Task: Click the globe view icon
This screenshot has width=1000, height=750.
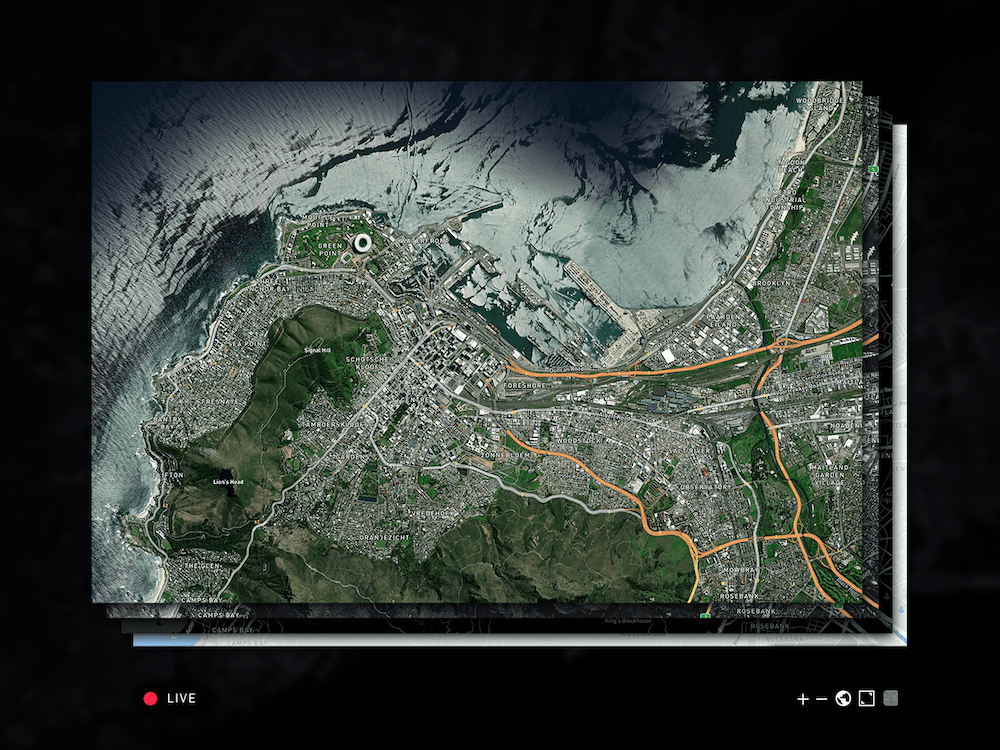Action: [843, 698]
